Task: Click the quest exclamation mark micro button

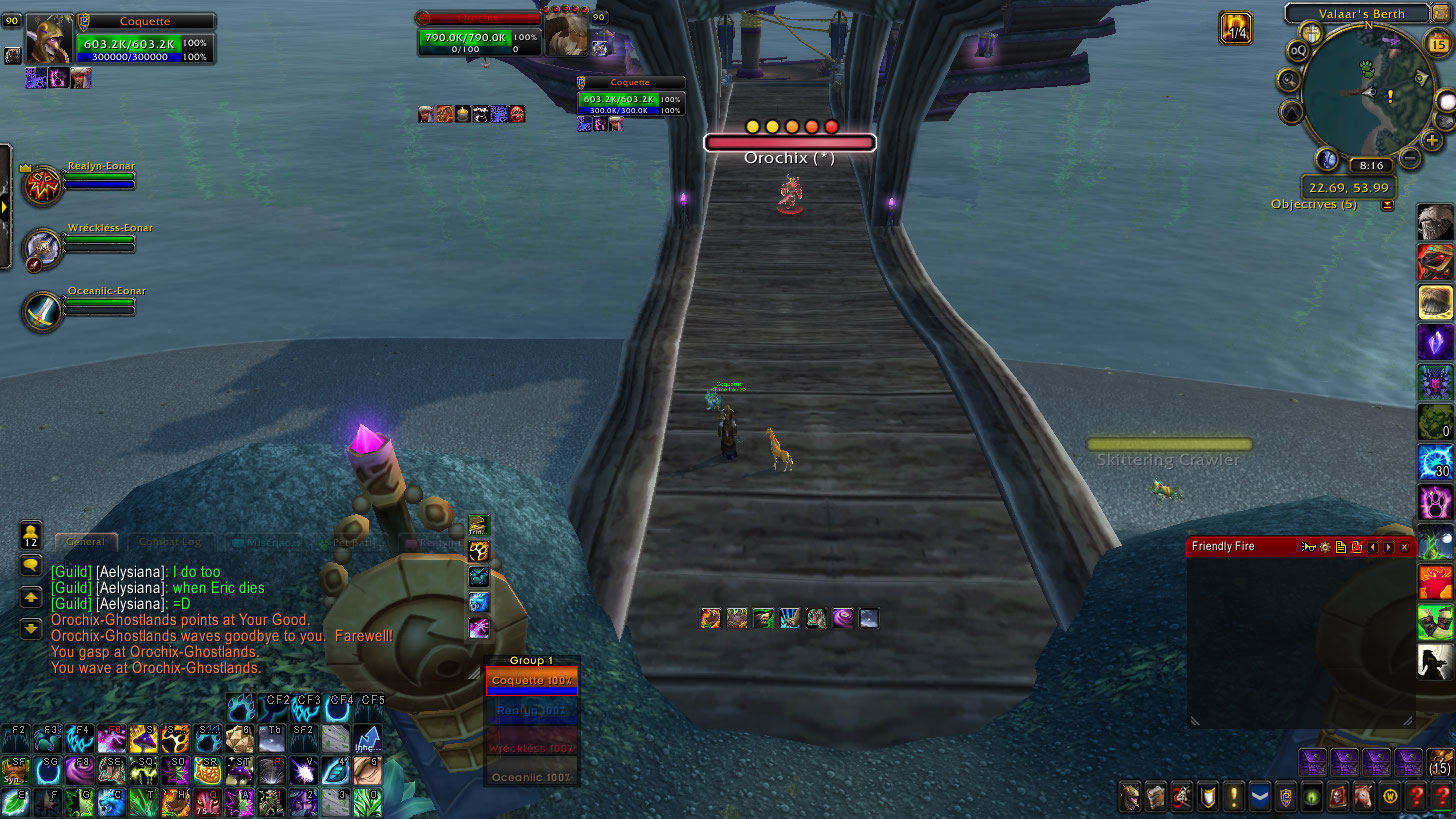Action: point(1233,797)
